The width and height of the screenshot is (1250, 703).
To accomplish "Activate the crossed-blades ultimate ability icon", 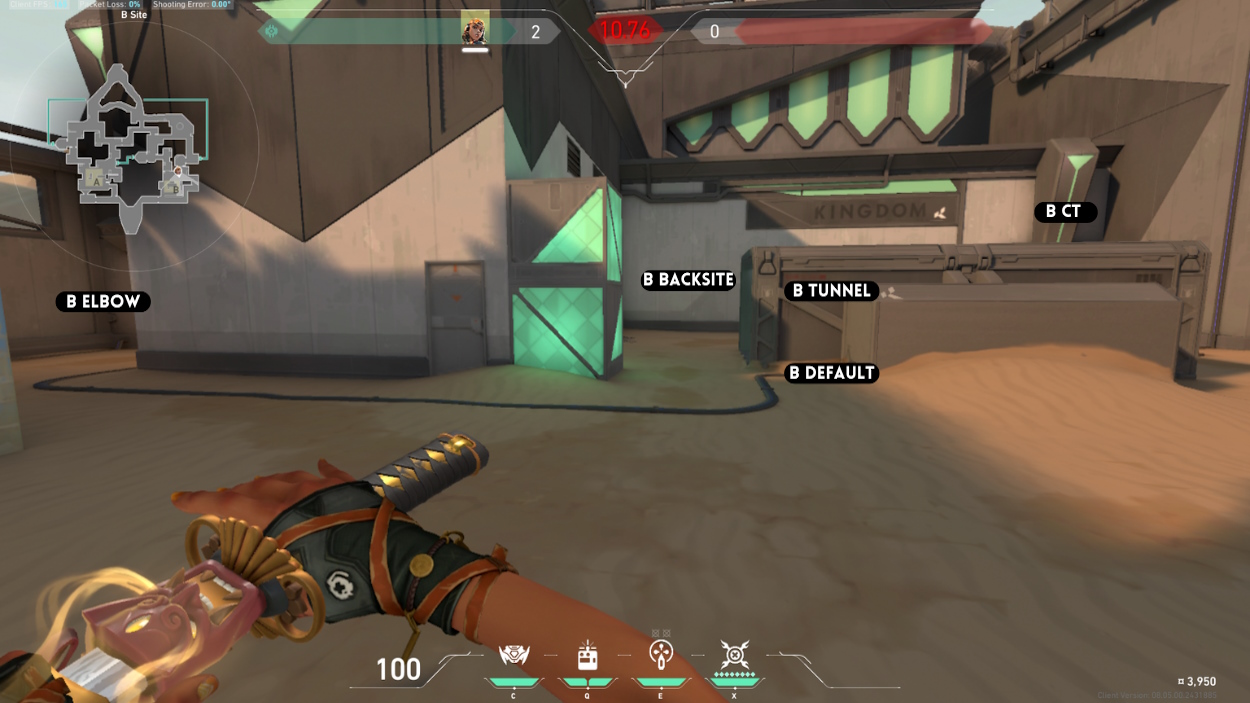I will [734, 656].
